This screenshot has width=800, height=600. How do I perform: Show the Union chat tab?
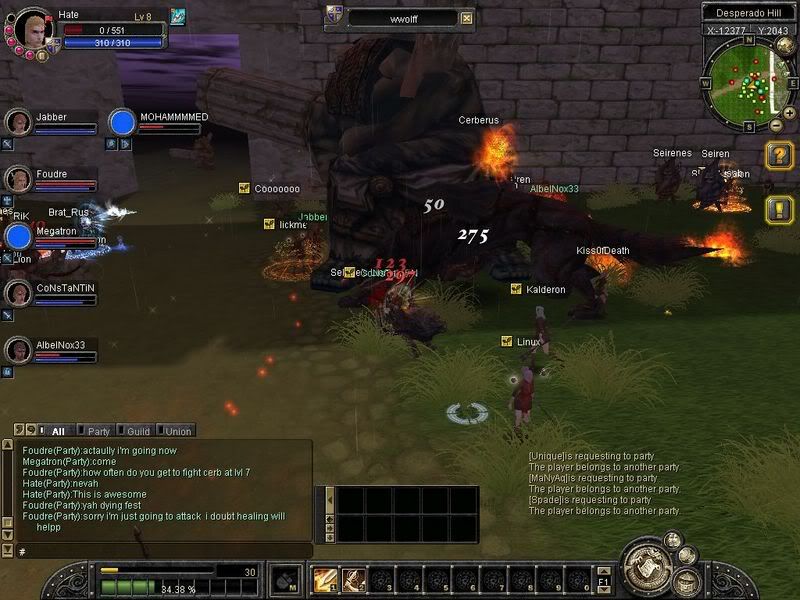[177, 431]
